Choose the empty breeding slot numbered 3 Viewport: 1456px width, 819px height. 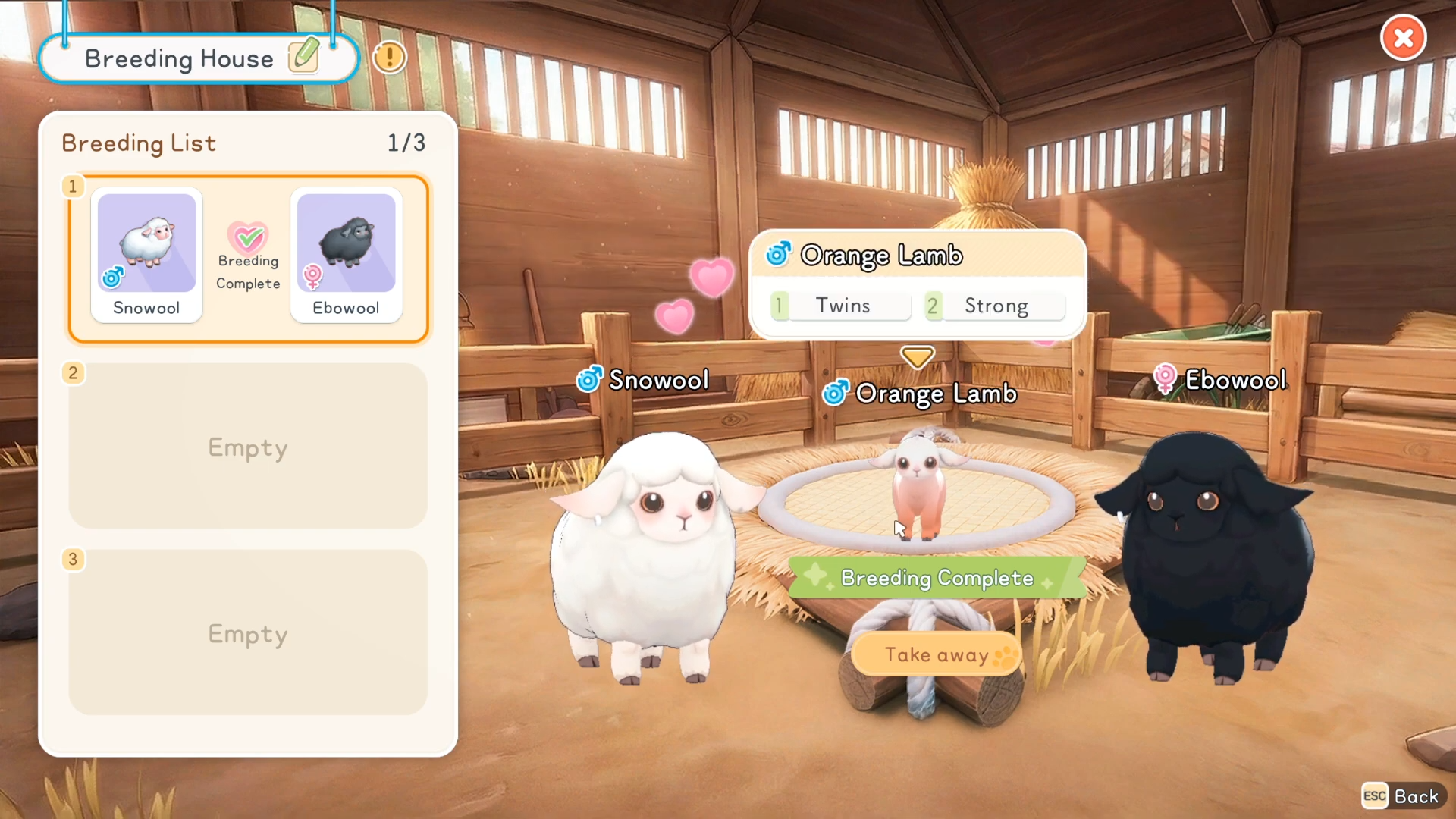[x=248, y=633]
